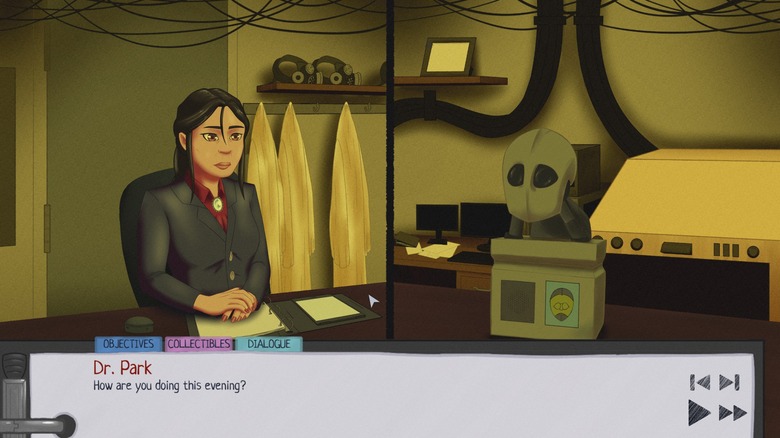This screenshot has height=438, width=780.
Task: Open the Objectives tab
Action: point(128,344)
